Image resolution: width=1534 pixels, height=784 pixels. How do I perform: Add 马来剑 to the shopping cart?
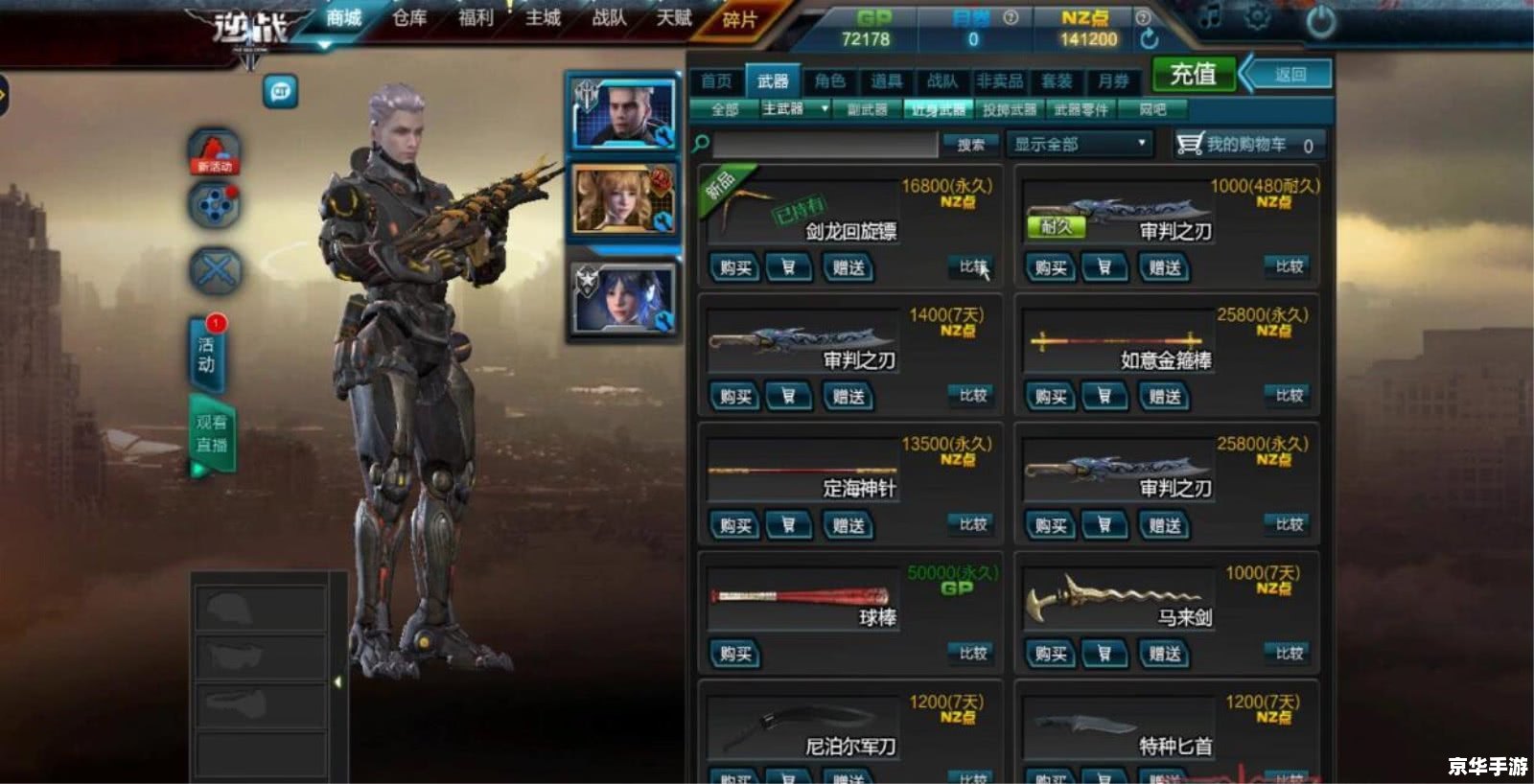click(1104, 655)
